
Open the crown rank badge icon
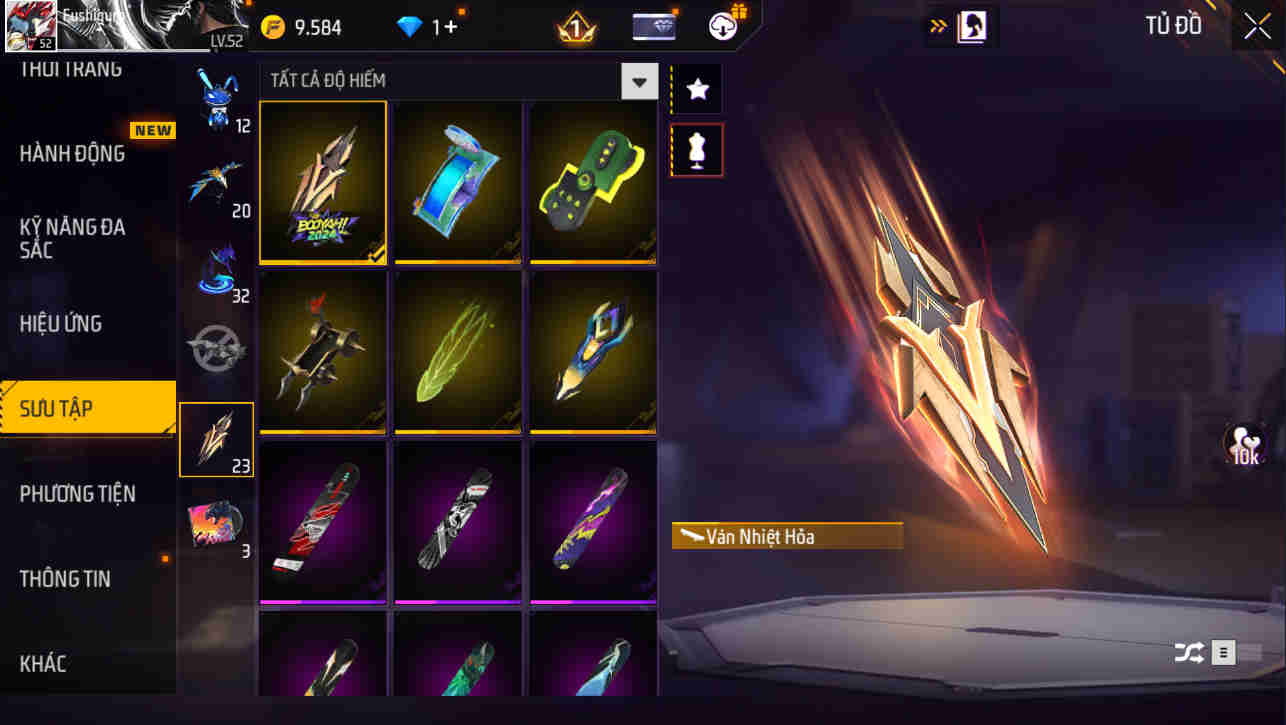573,26
